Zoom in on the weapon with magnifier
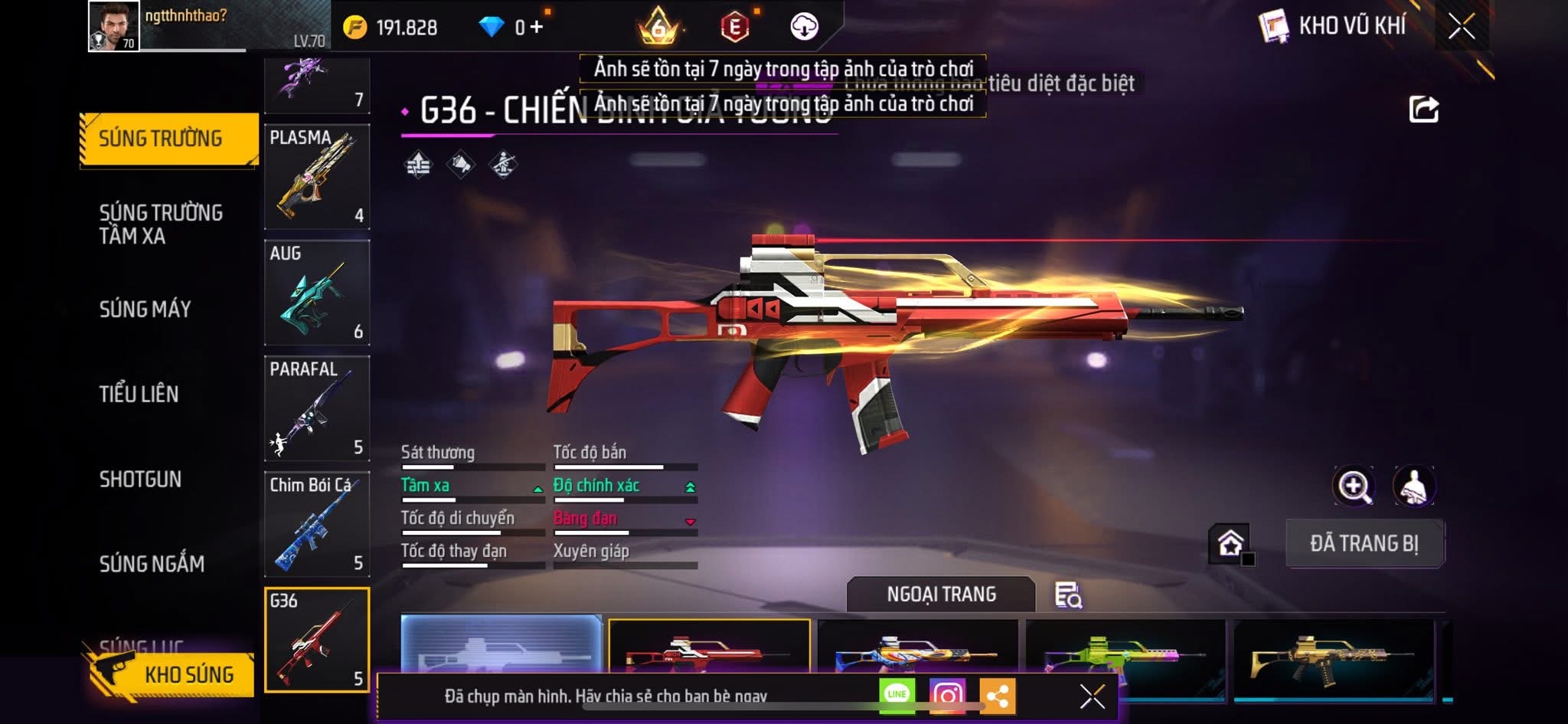1568x724 pixels. [1353, 486]
